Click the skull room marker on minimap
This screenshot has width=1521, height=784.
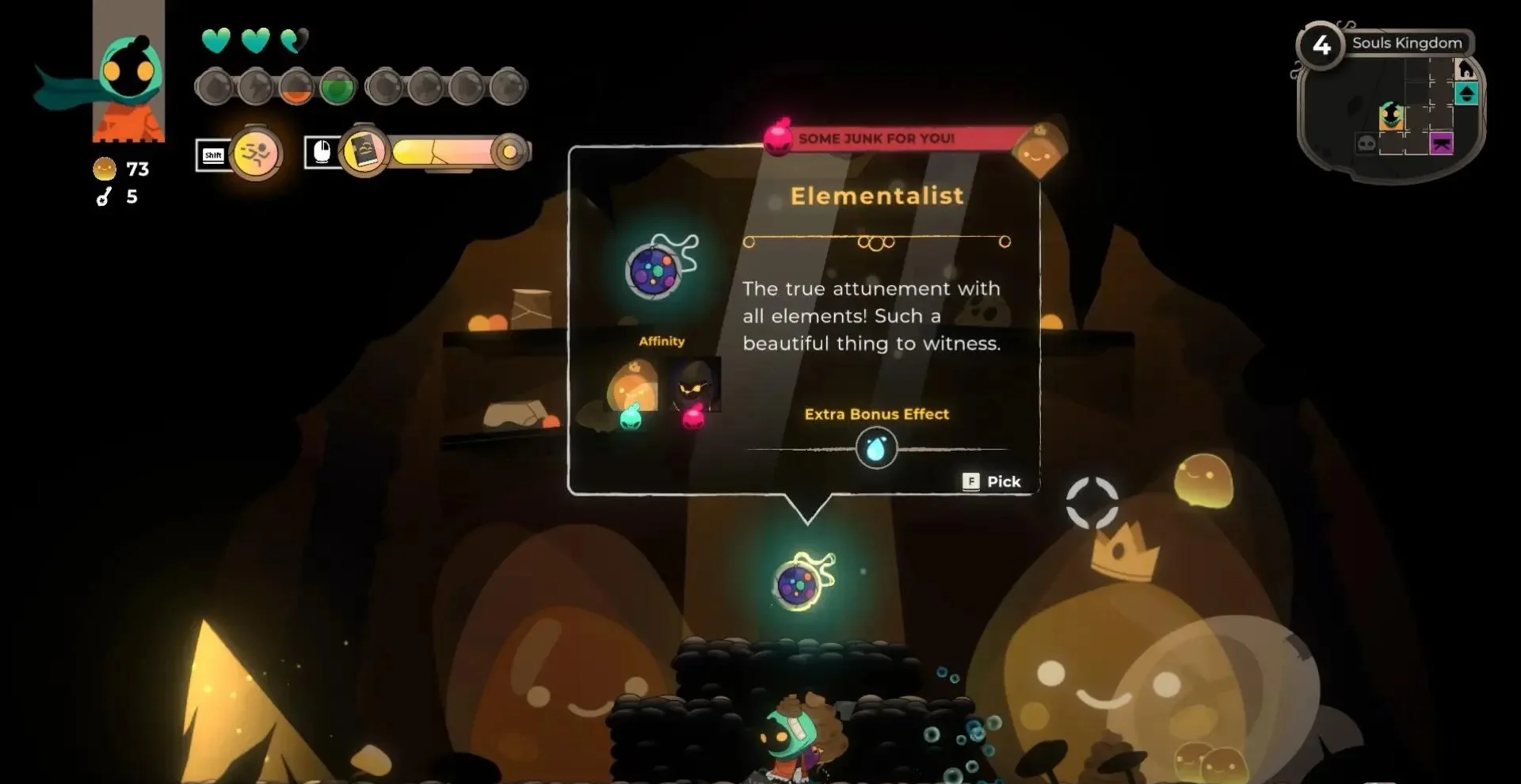tap(1367, 143)
